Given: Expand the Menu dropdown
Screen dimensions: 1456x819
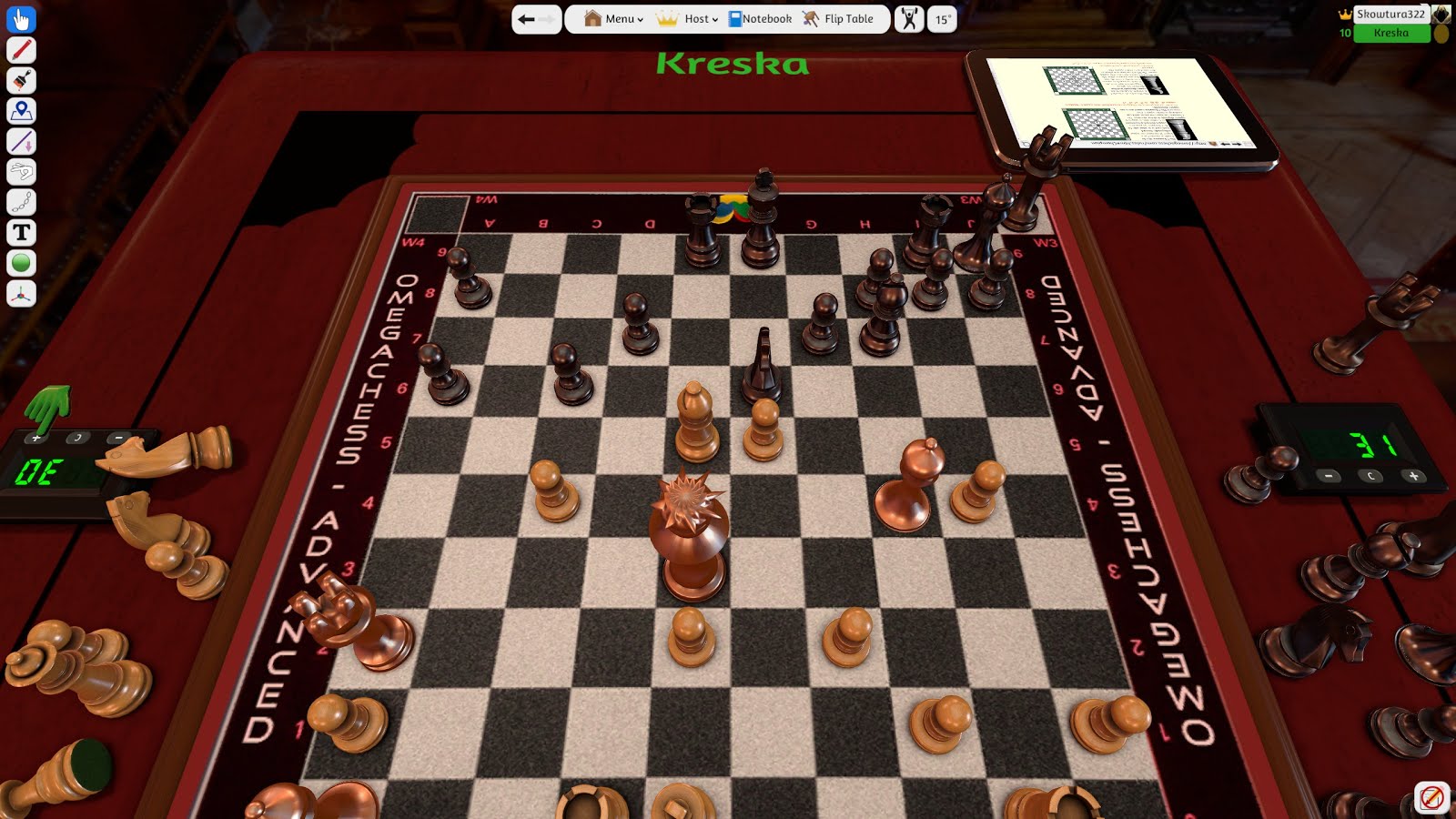Looking at the screenshot, I should click(x=614, y=18).
